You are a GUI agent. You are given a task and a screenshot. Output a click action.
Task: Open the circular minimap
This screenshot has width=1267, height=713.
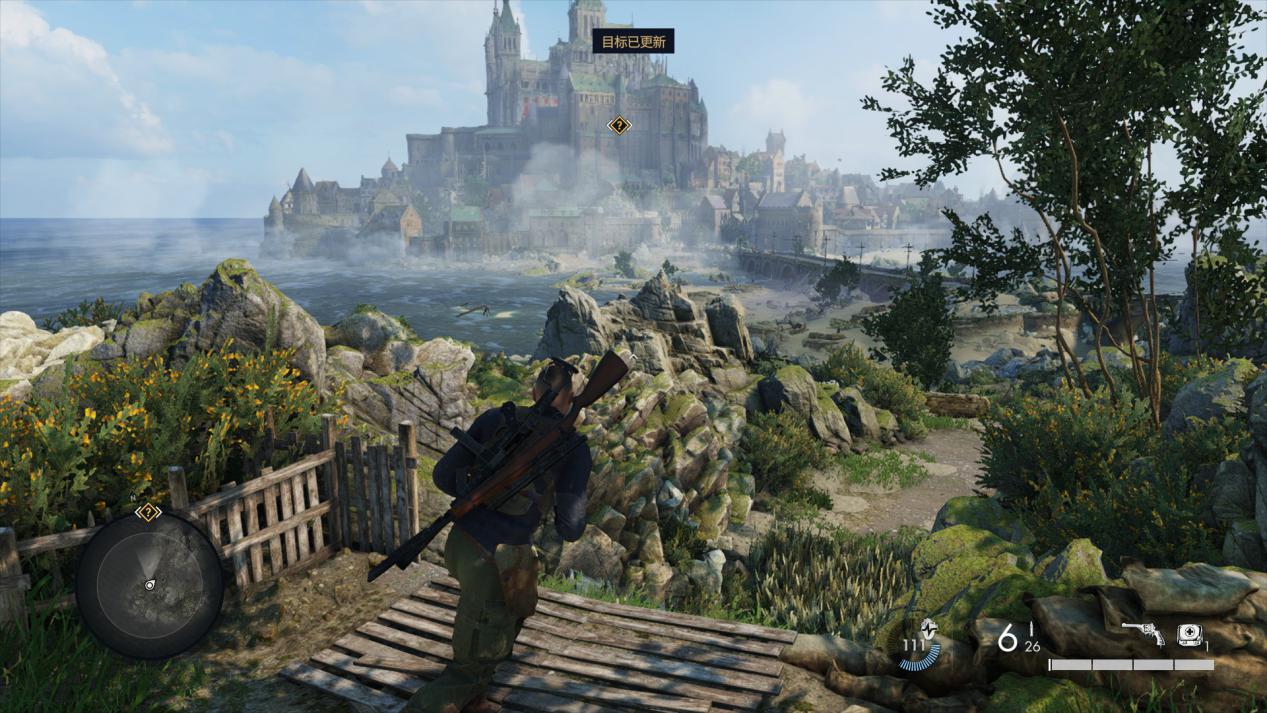coord(149,585)
